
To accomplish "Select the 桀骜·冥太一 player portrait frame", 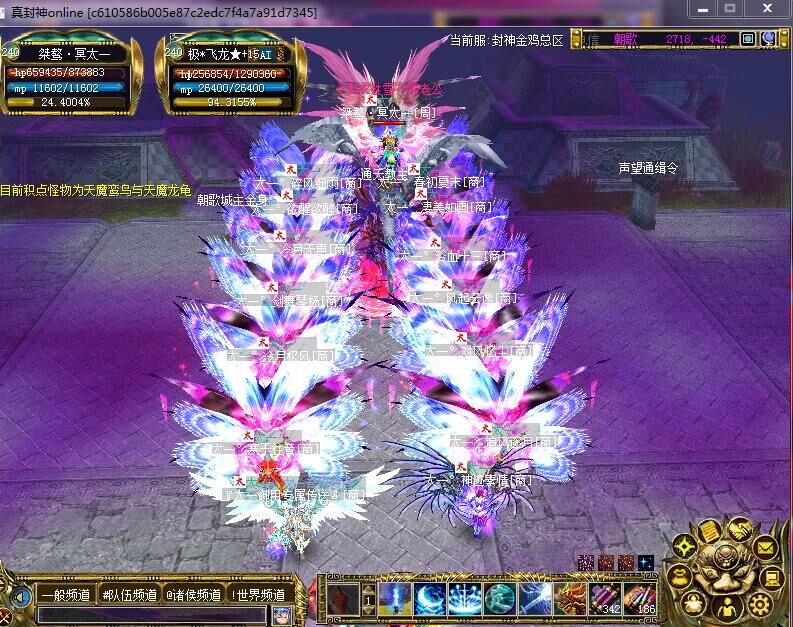I will [70, 78].
